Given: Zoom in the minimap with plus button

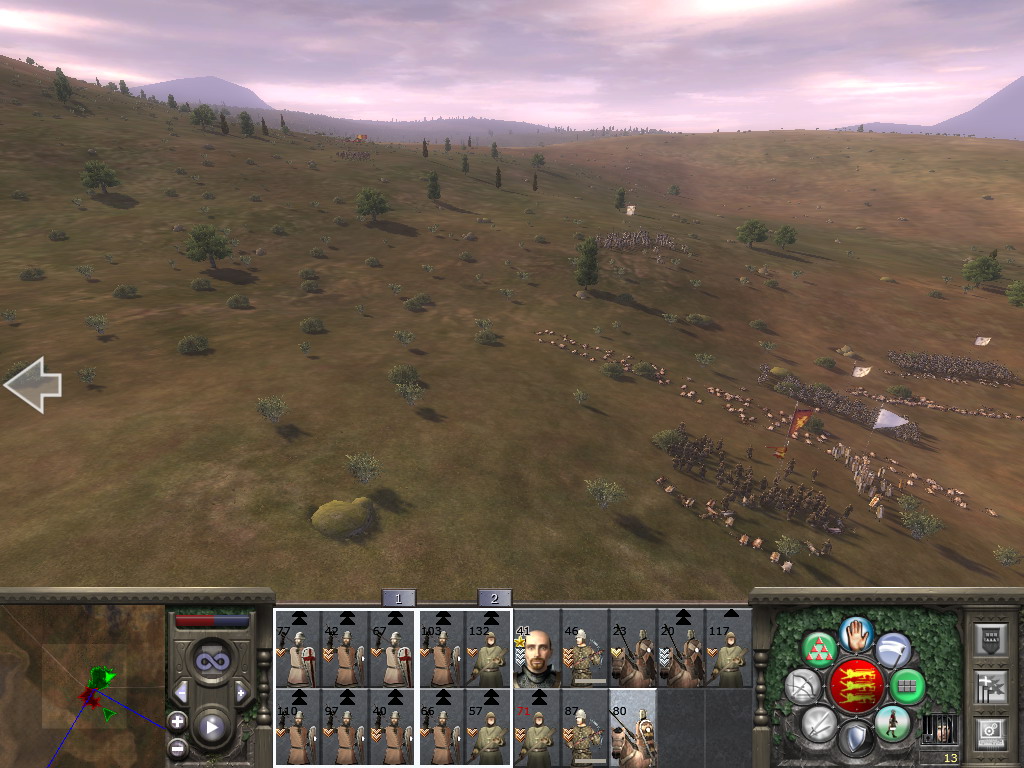Looking at the screenshot, I should pyautogui.click(x=177, y=720).
